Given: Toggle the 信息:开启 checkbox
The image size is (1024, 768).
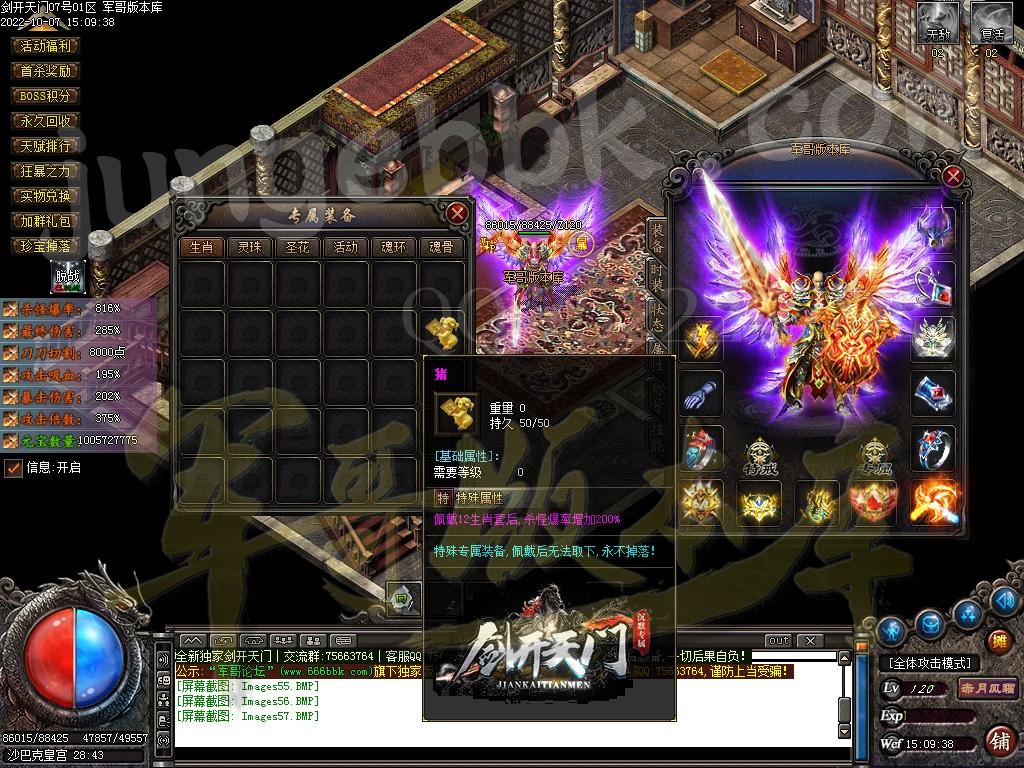Looking at the screenshot, I should tap(14, 467).
